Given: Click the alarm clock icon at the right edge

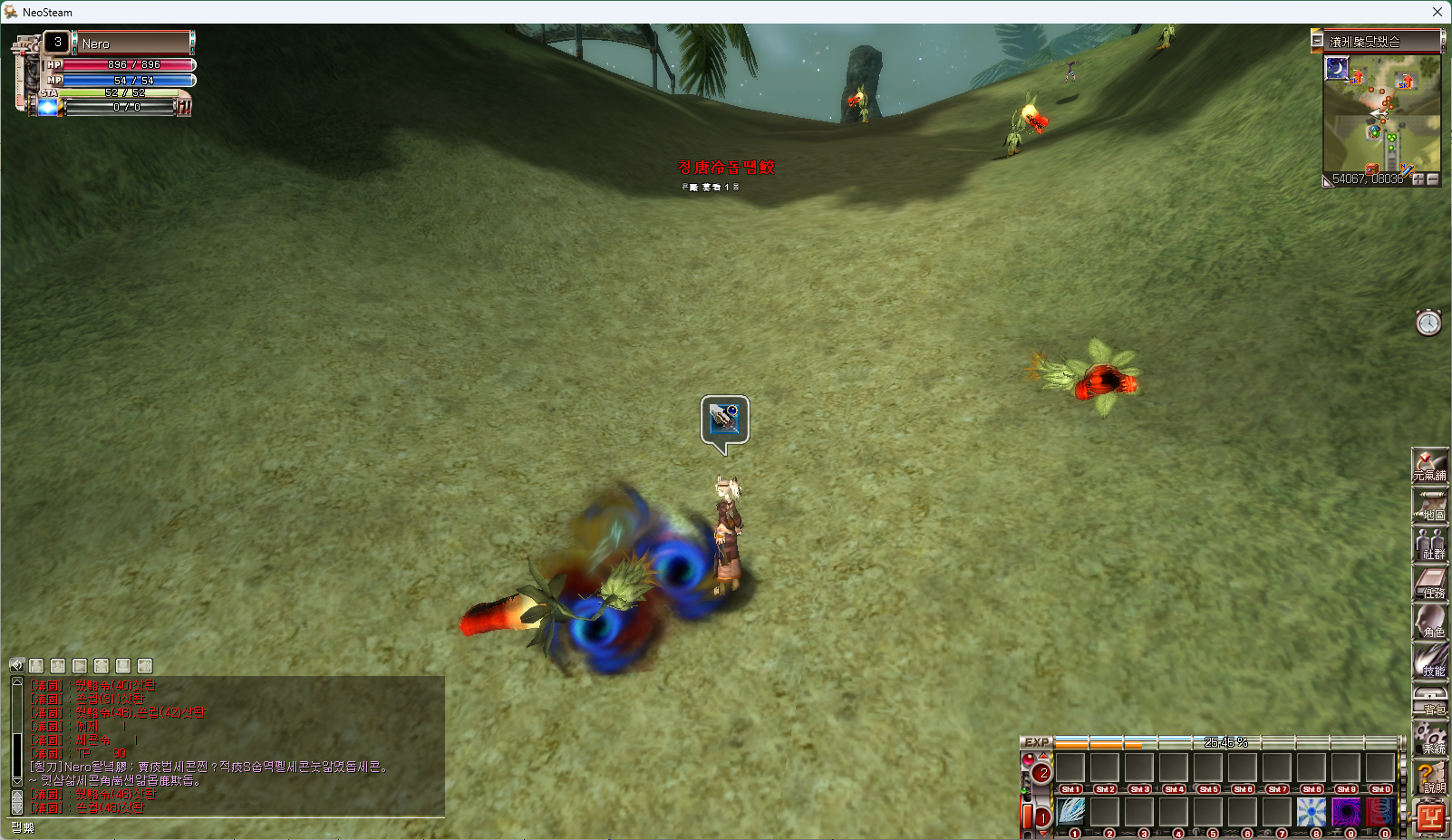Looking at the screenshot, I should pyautogui.click(x=1428, y=323).
